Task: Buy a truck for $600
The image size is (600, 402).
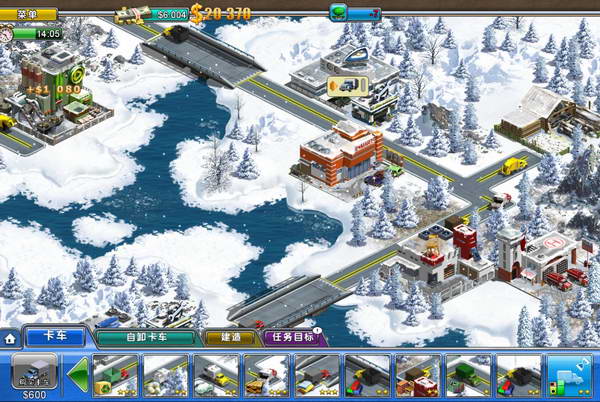Action: 33,376
